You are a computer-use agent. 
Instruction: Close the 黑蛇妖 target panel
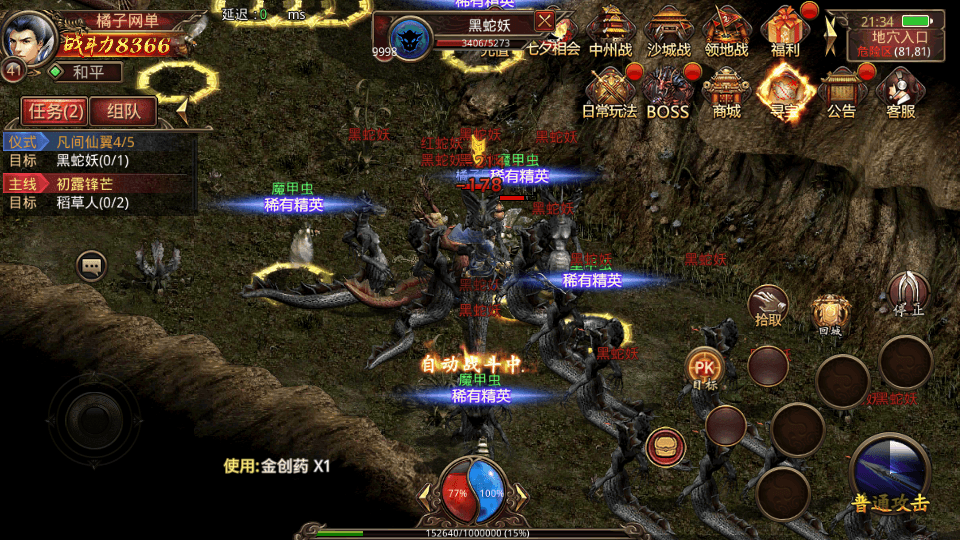544,20
